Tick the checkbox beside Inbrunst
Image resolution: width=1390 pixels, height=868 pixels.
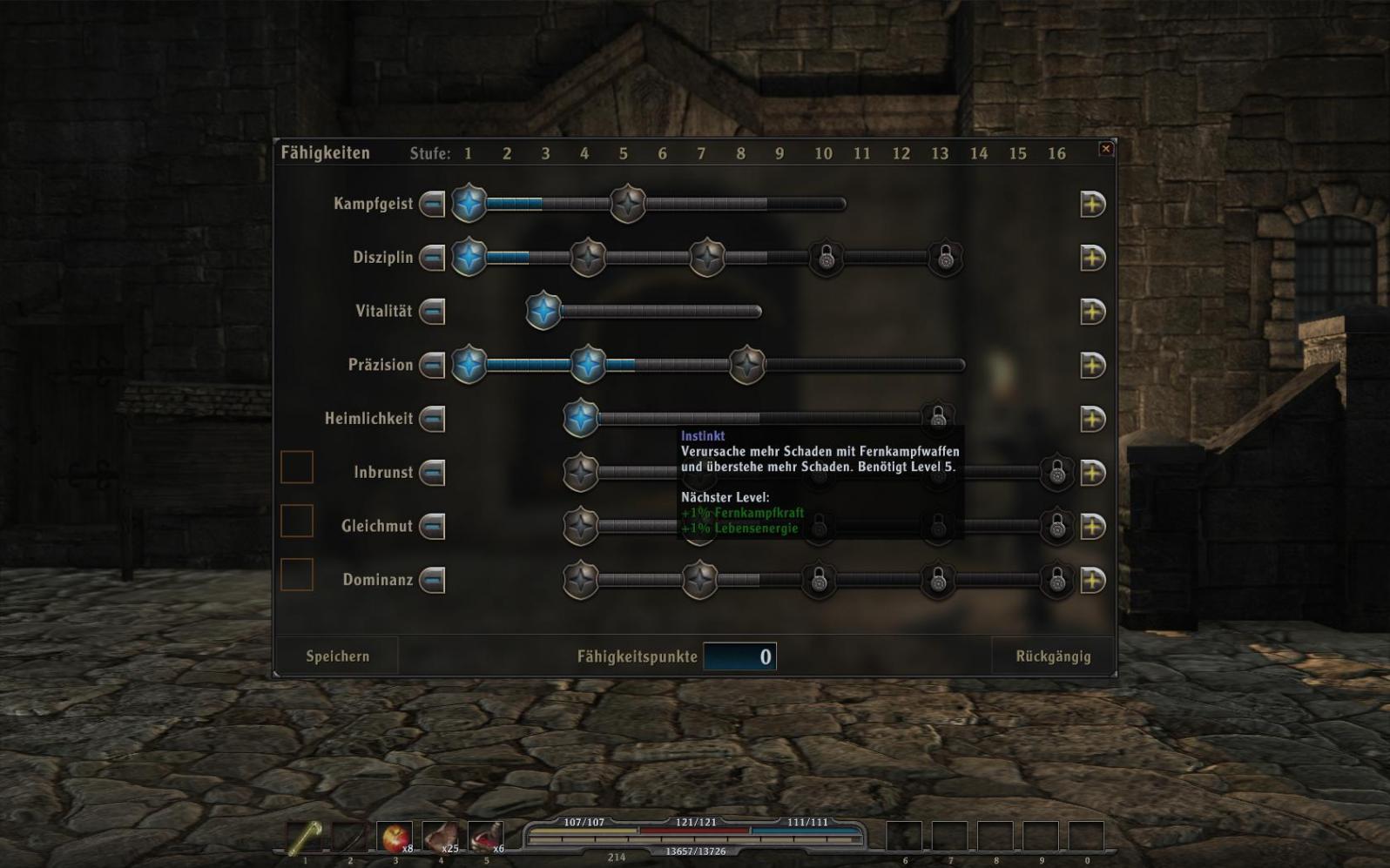[297, 468]
